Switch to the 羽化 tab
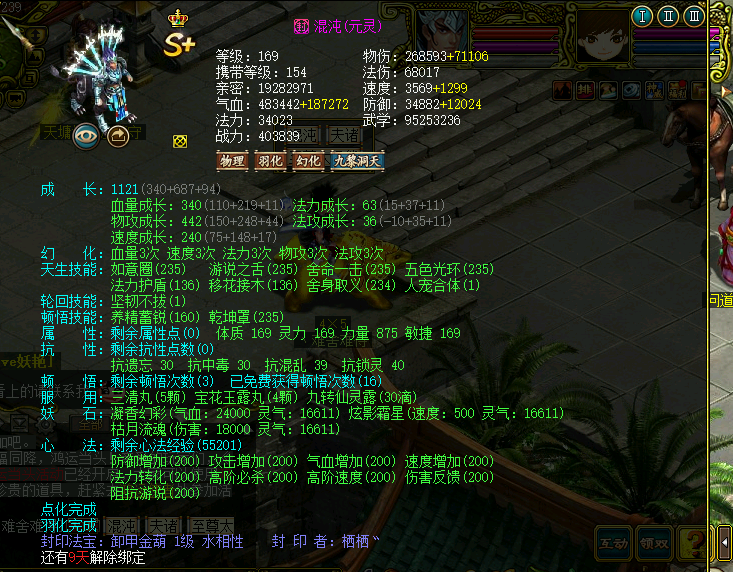733x572 pixels. pyautogui.click(x=270, y=160)
